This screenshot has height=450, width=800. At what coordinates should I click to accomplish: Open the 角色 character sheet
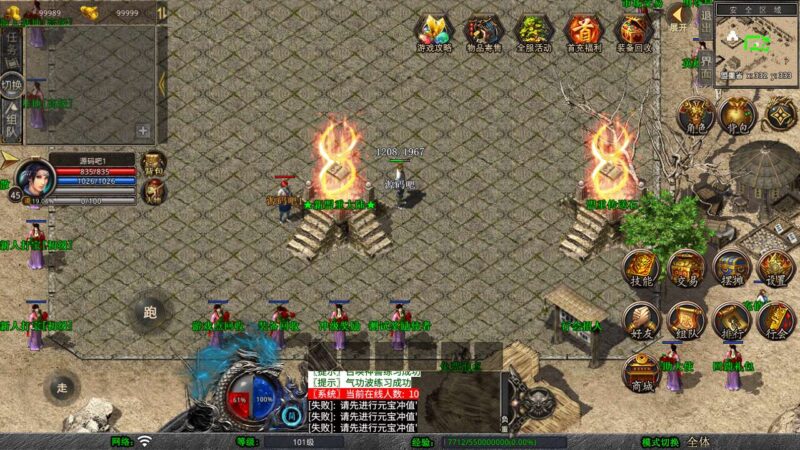(694, 116)
